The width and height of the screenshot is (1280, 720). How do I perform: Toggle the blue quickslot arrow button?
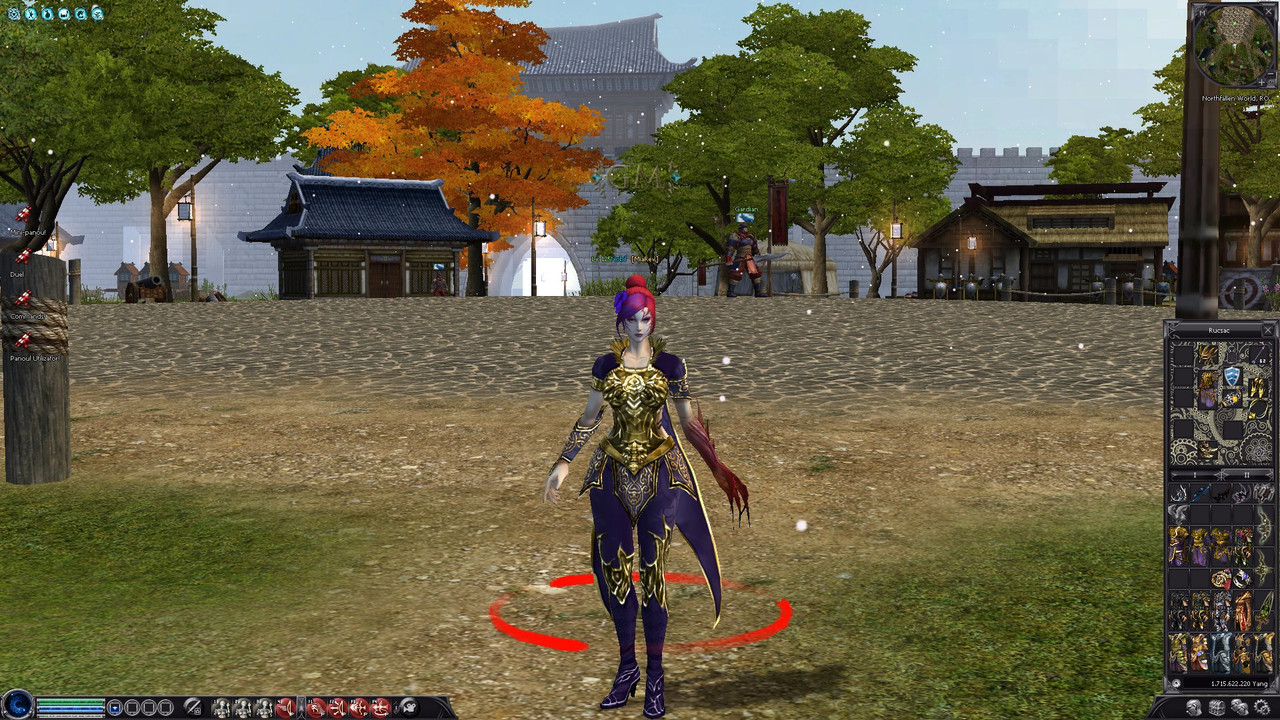click(115, 708)
